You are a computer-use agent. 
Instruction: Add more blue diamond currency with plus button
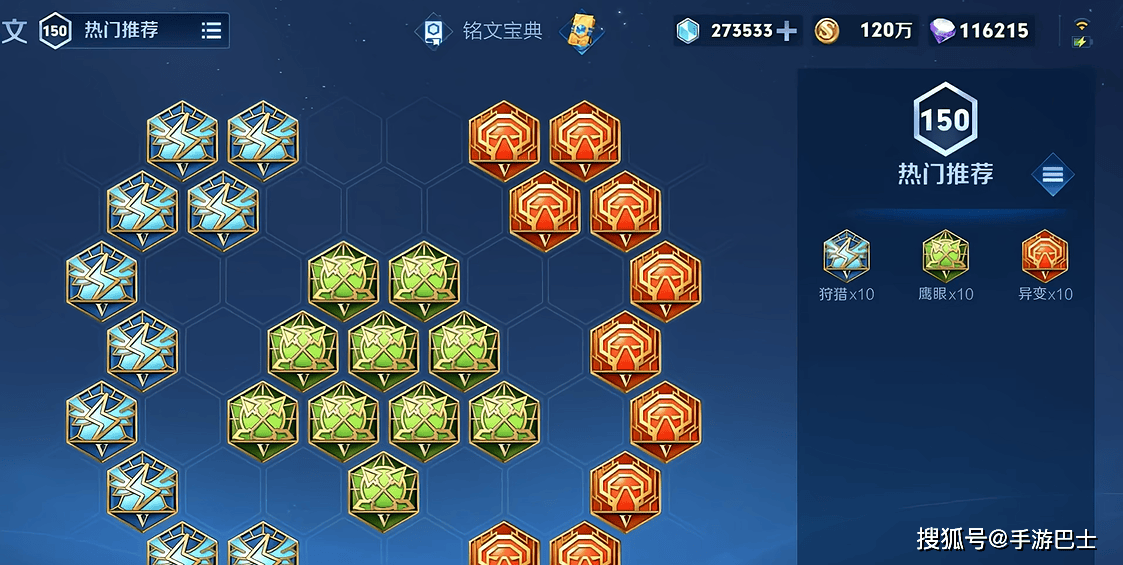(x=787, y=31)
